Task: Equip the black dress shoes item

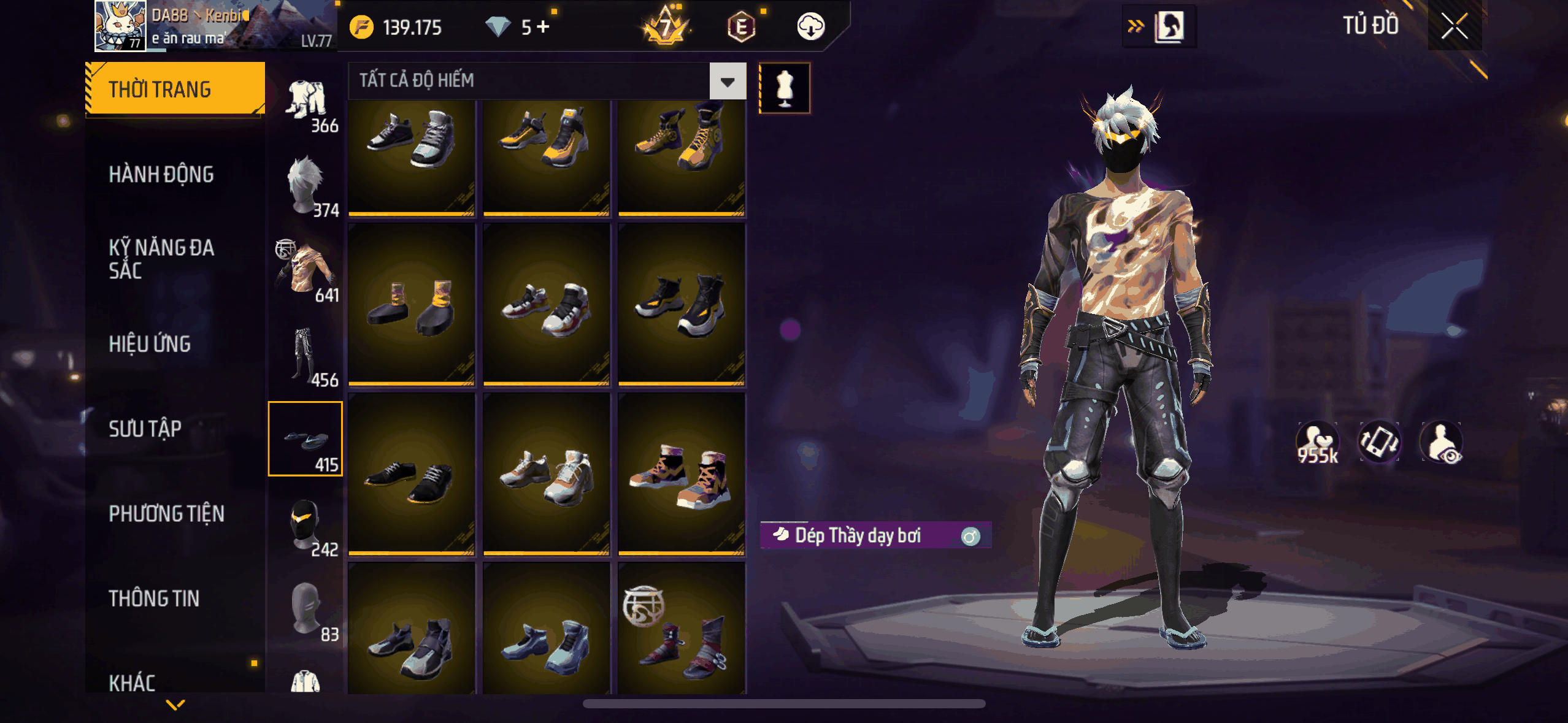Action: (411, 474)
